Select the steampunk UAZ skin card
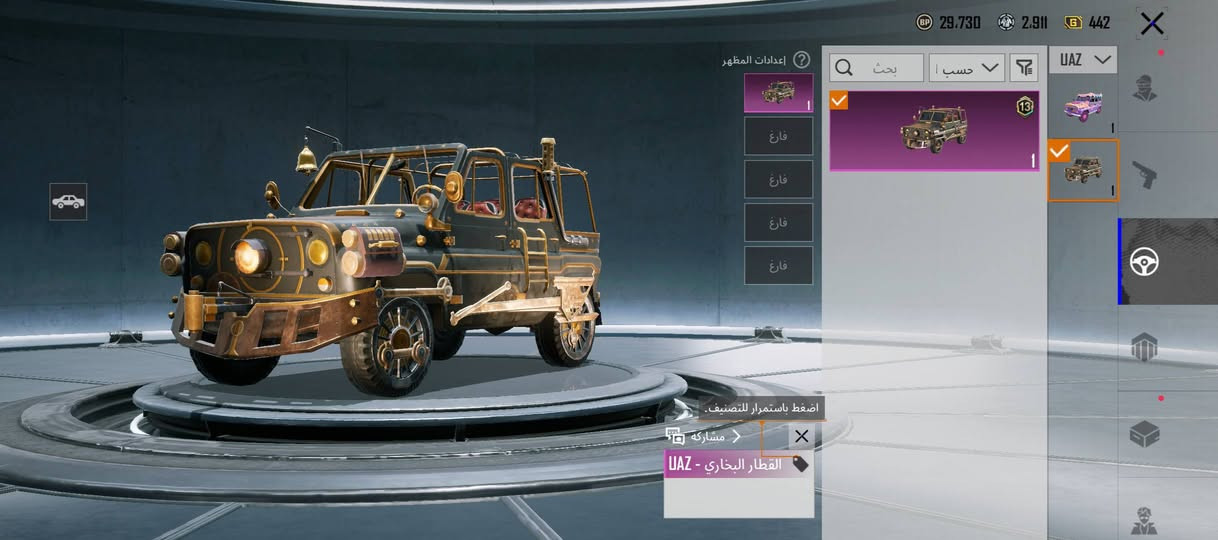The width and height of the screenshot is (1218, 540). pos(934,131)
